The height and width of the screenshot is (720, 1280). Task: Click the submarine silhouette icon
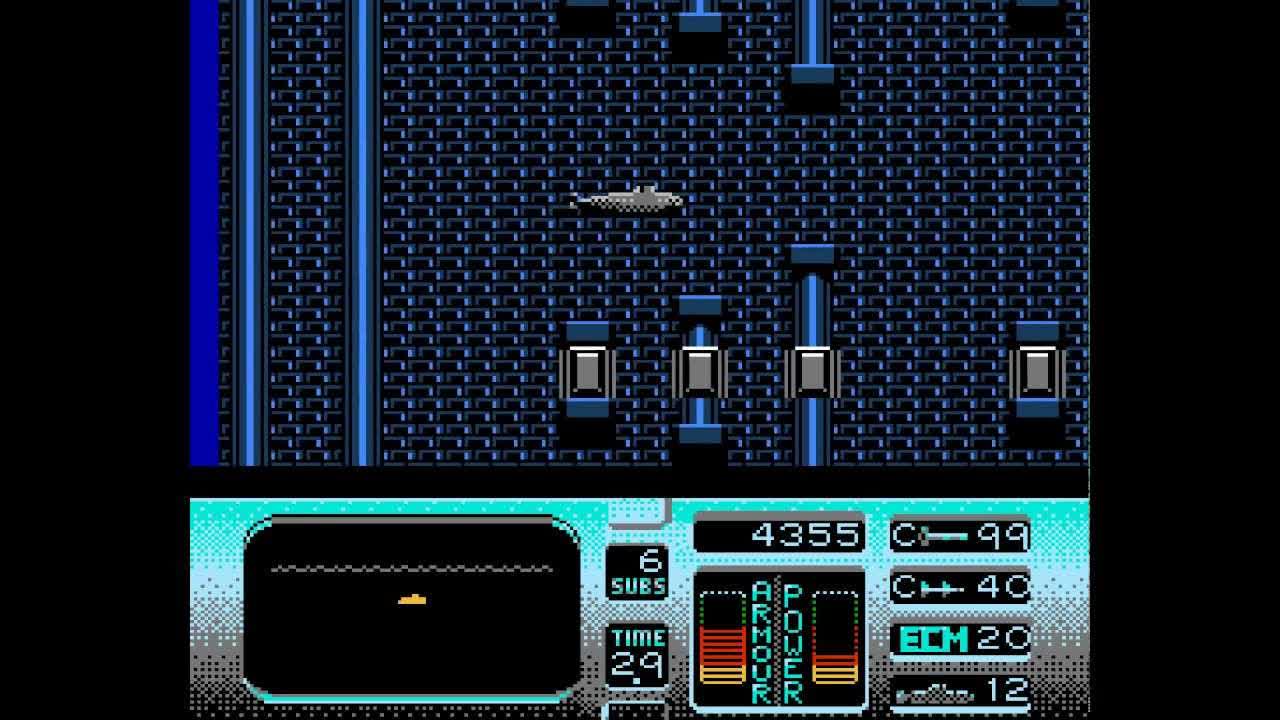(935, 692)
